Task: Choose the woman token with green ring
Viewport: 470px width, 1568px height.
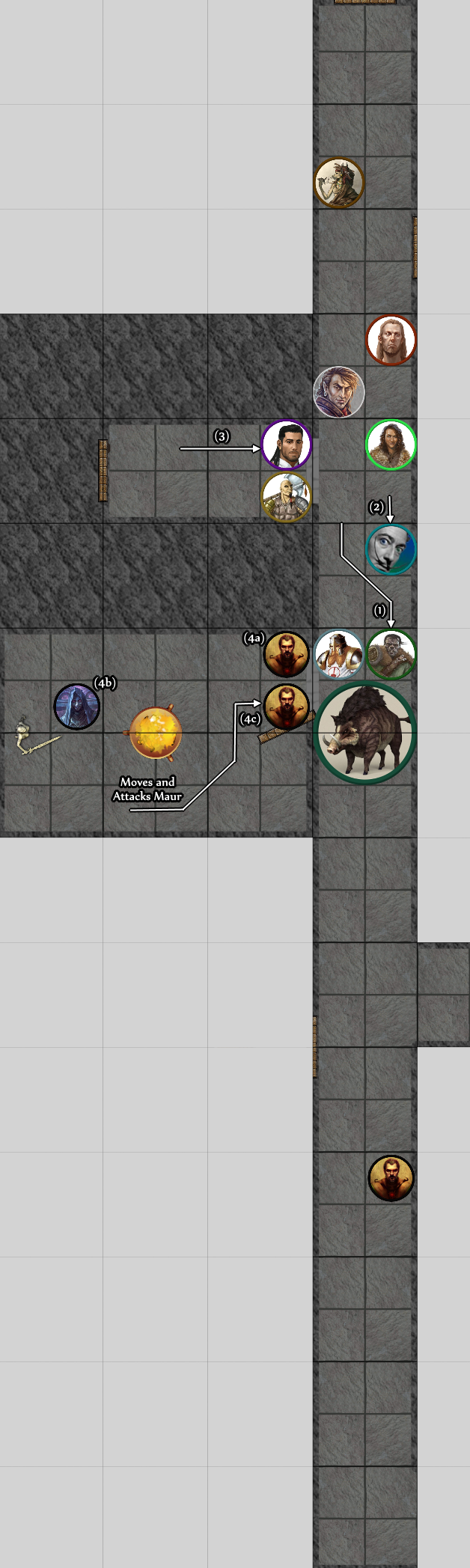Action: pos(391,445)
